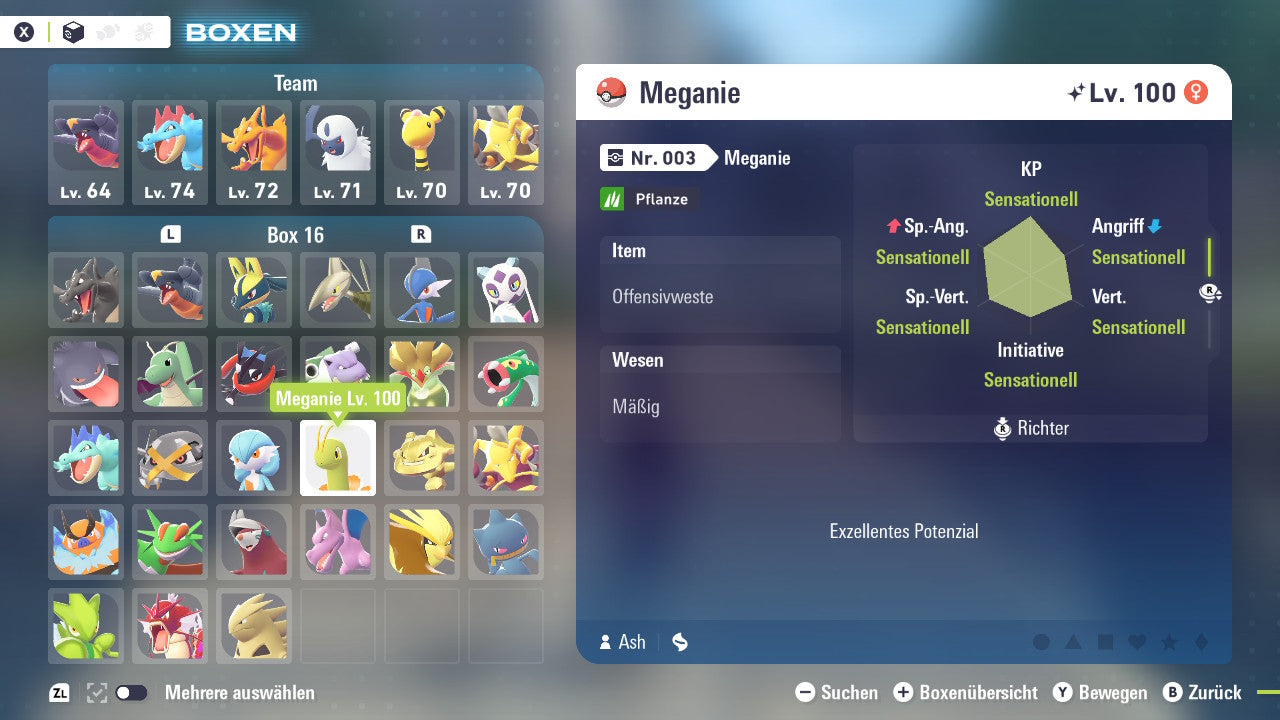Select the Ampharos team slot
Image resolution: width=1280 pixels, height=720 pixels.
(422, 152)
